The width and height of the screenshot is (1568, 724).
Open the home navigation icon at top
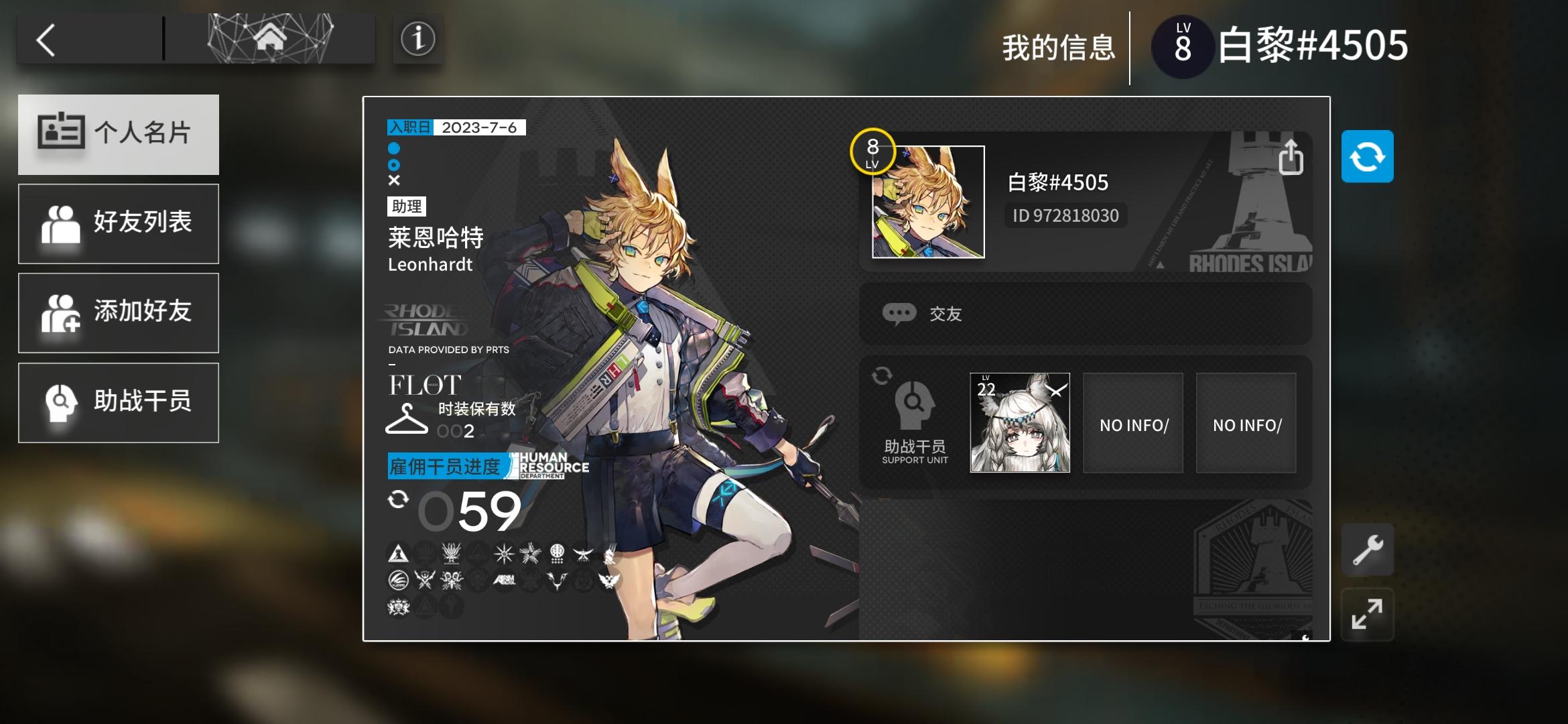coord(268,39)
